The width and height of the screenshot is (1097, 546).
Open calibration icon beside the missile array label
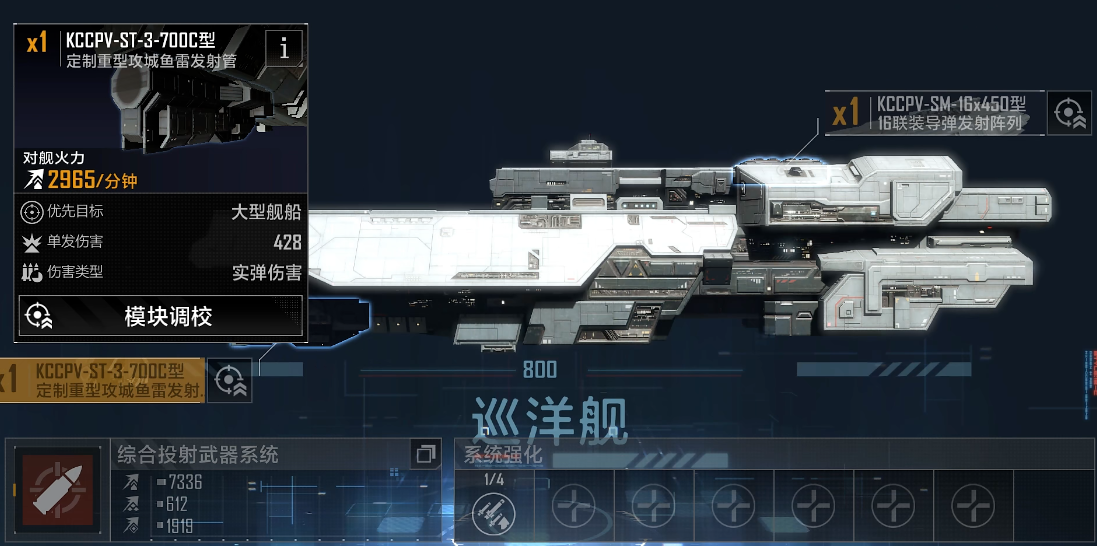coord(1069,113)
